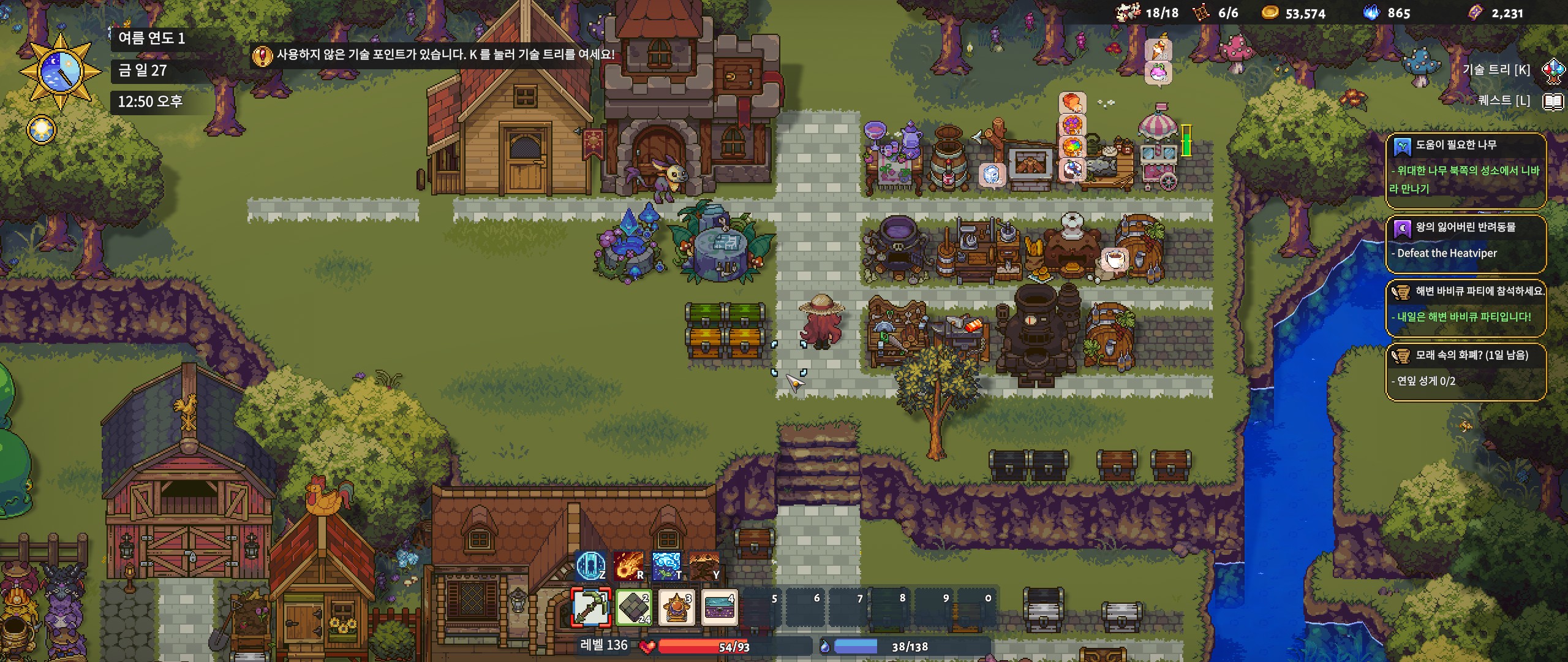Select the '왕의 잃어버린 반려동물' quest tracker

click(x=1465, y=243)
